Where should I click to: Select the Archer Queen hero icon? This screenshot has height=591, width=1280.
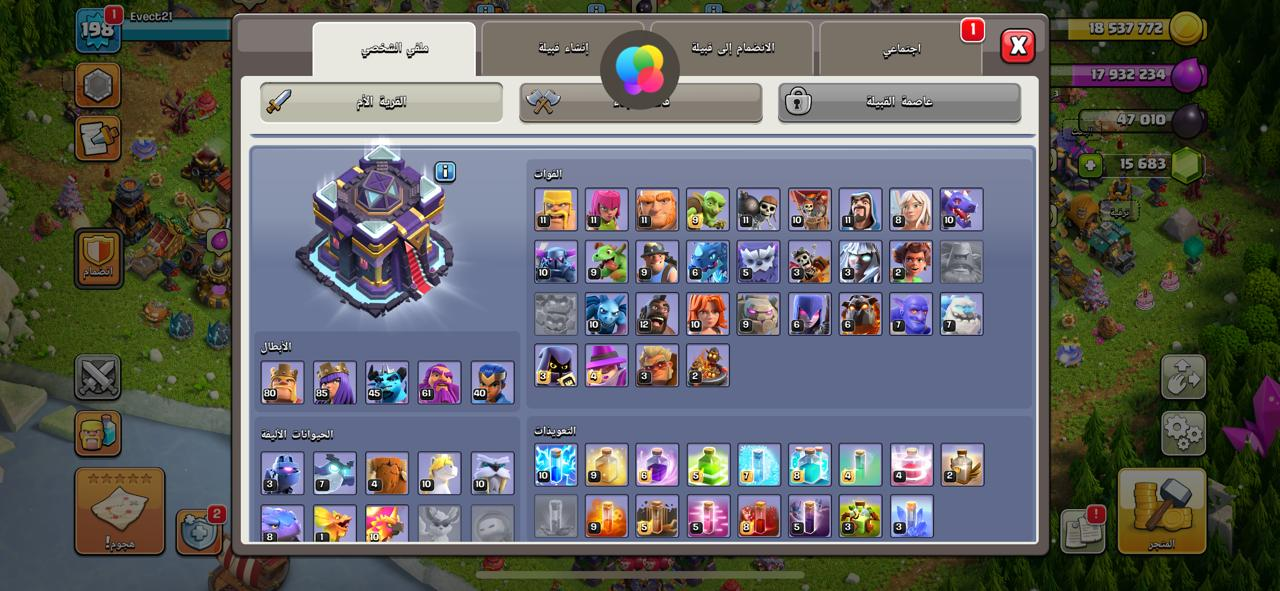(x=335, y=382)
